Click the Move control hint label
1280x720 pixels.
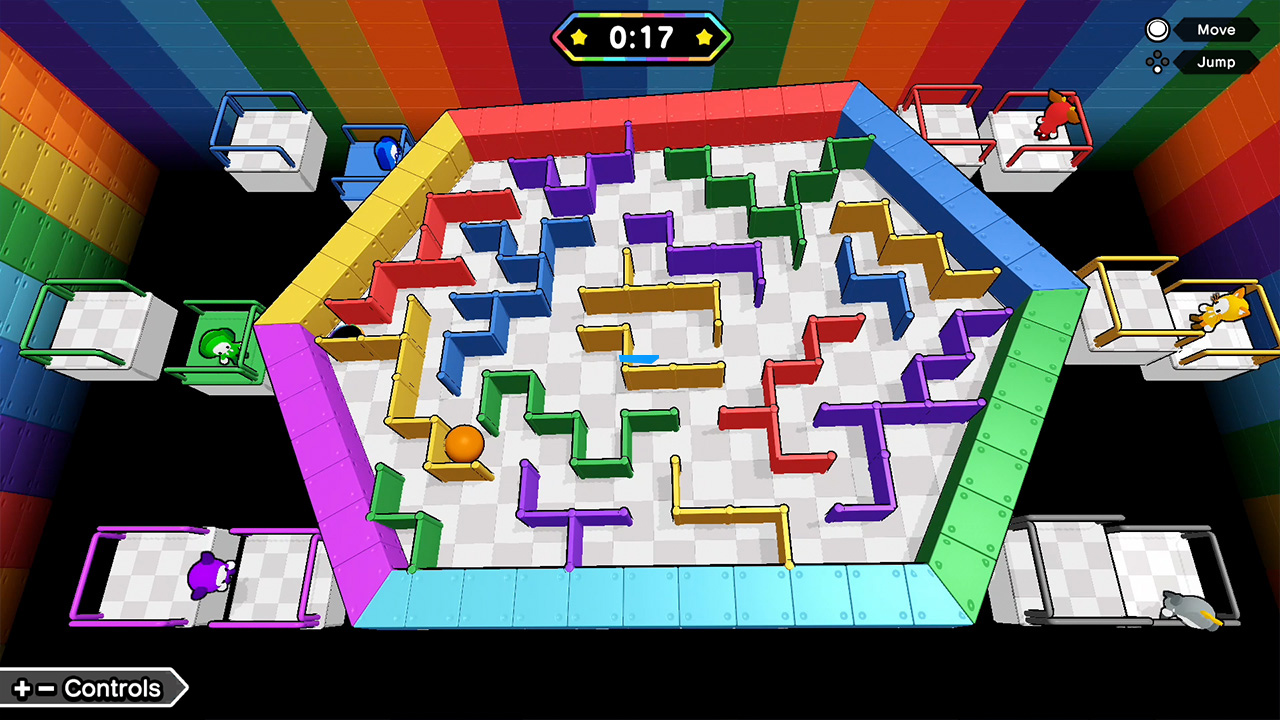pos(1216,30)
